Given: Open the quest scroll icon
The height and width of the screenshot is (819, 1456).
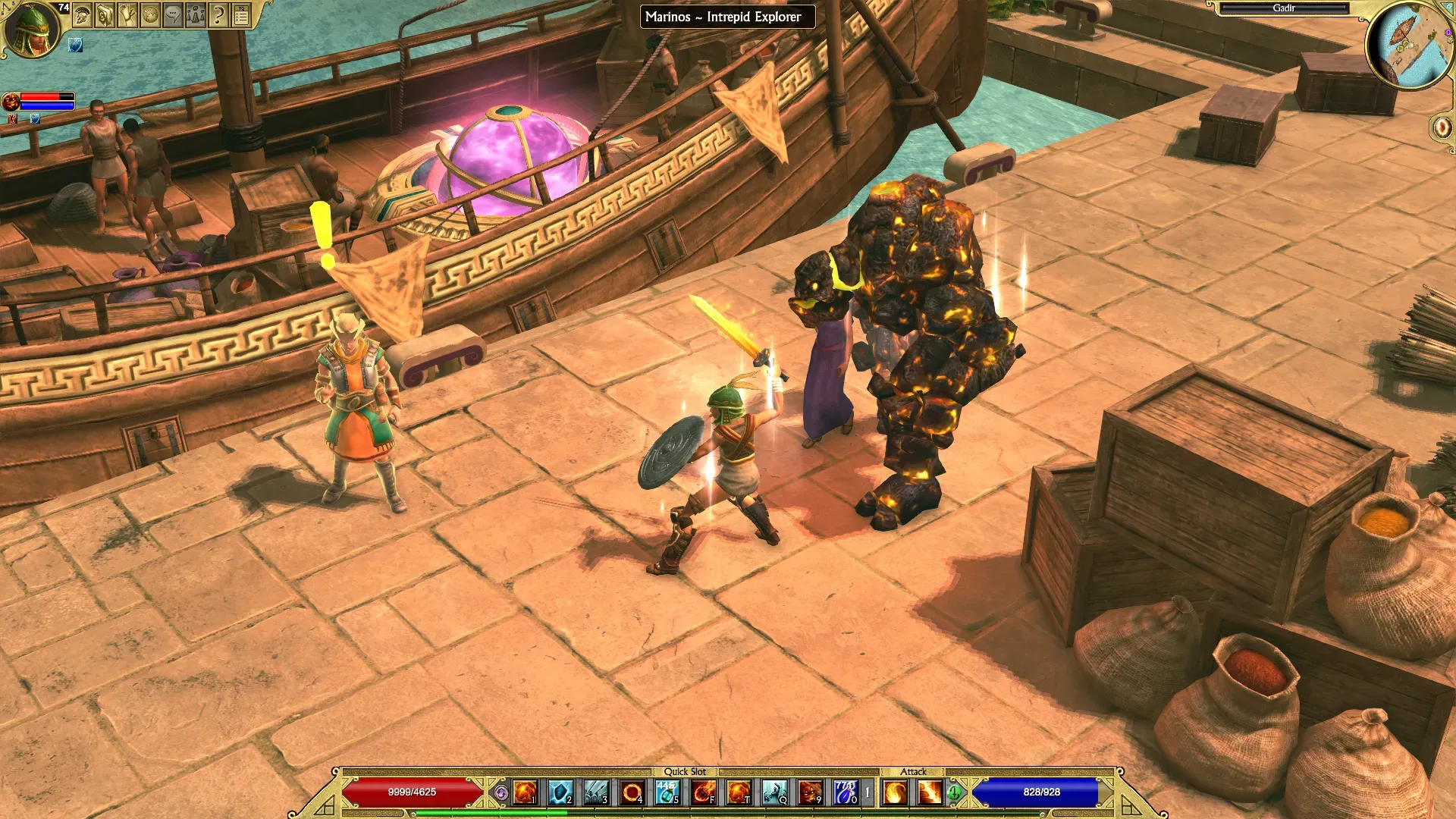Looking at the screenshot, I should pyautogui.click(x=127, y=14).
